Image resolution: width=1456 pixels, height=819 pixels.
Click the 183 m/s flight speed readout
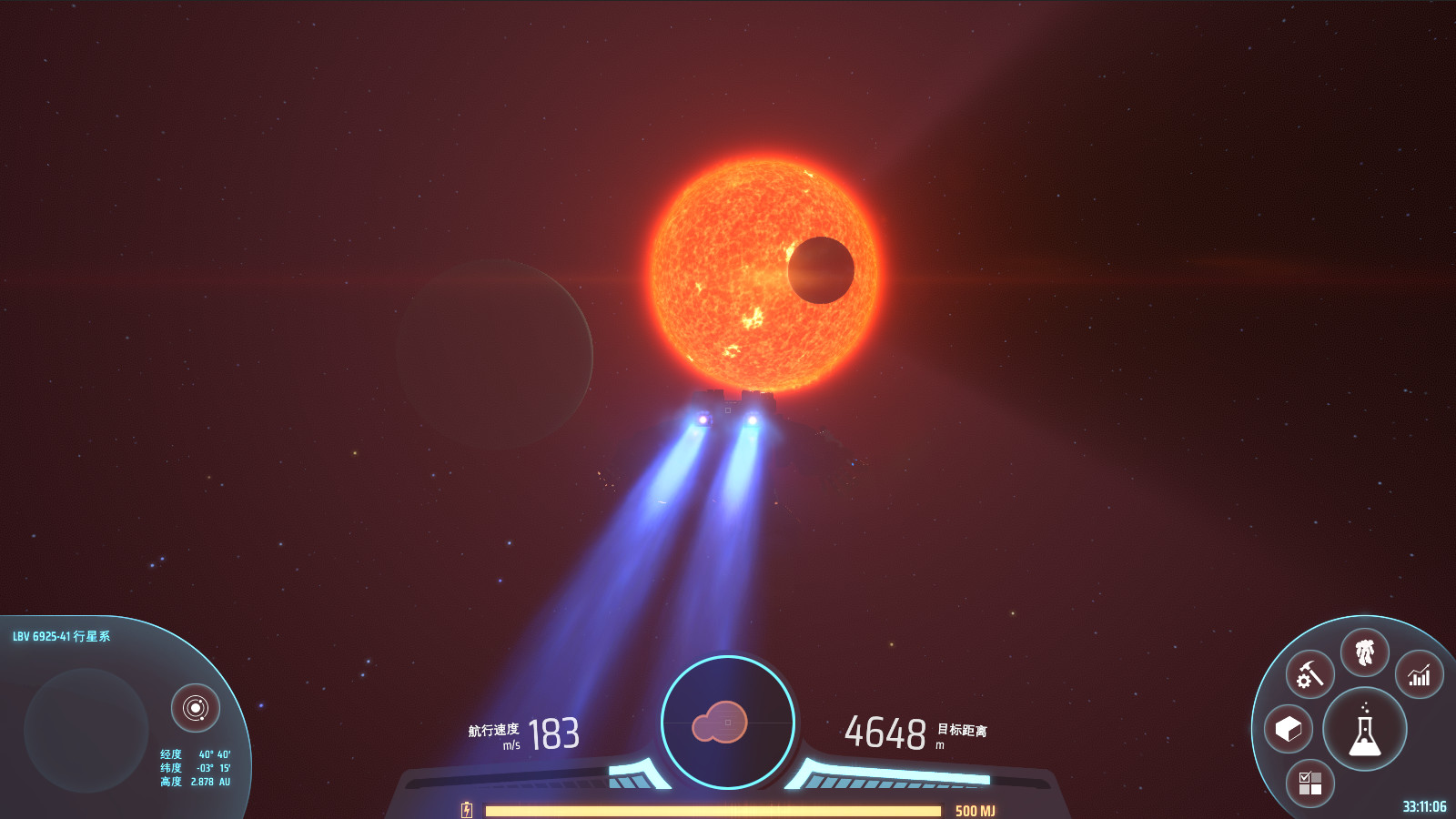tap(552, 733)
